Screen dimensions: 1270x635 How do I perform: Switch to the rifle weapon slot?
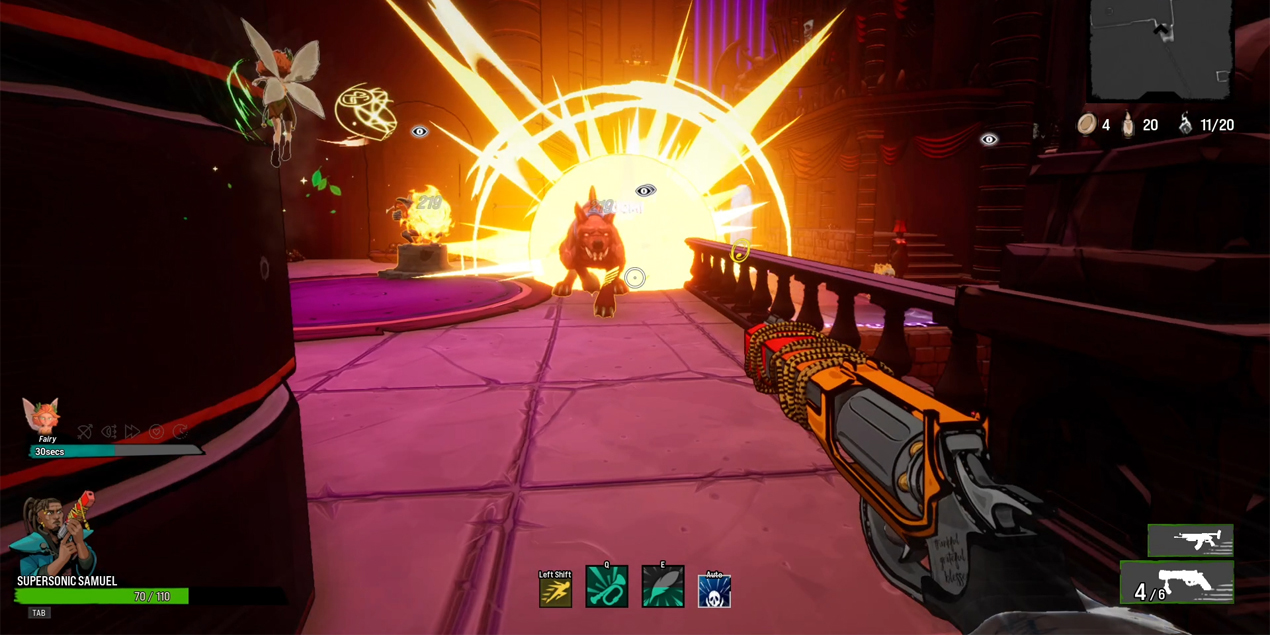pyautogui.click(x=1190, y=541)
